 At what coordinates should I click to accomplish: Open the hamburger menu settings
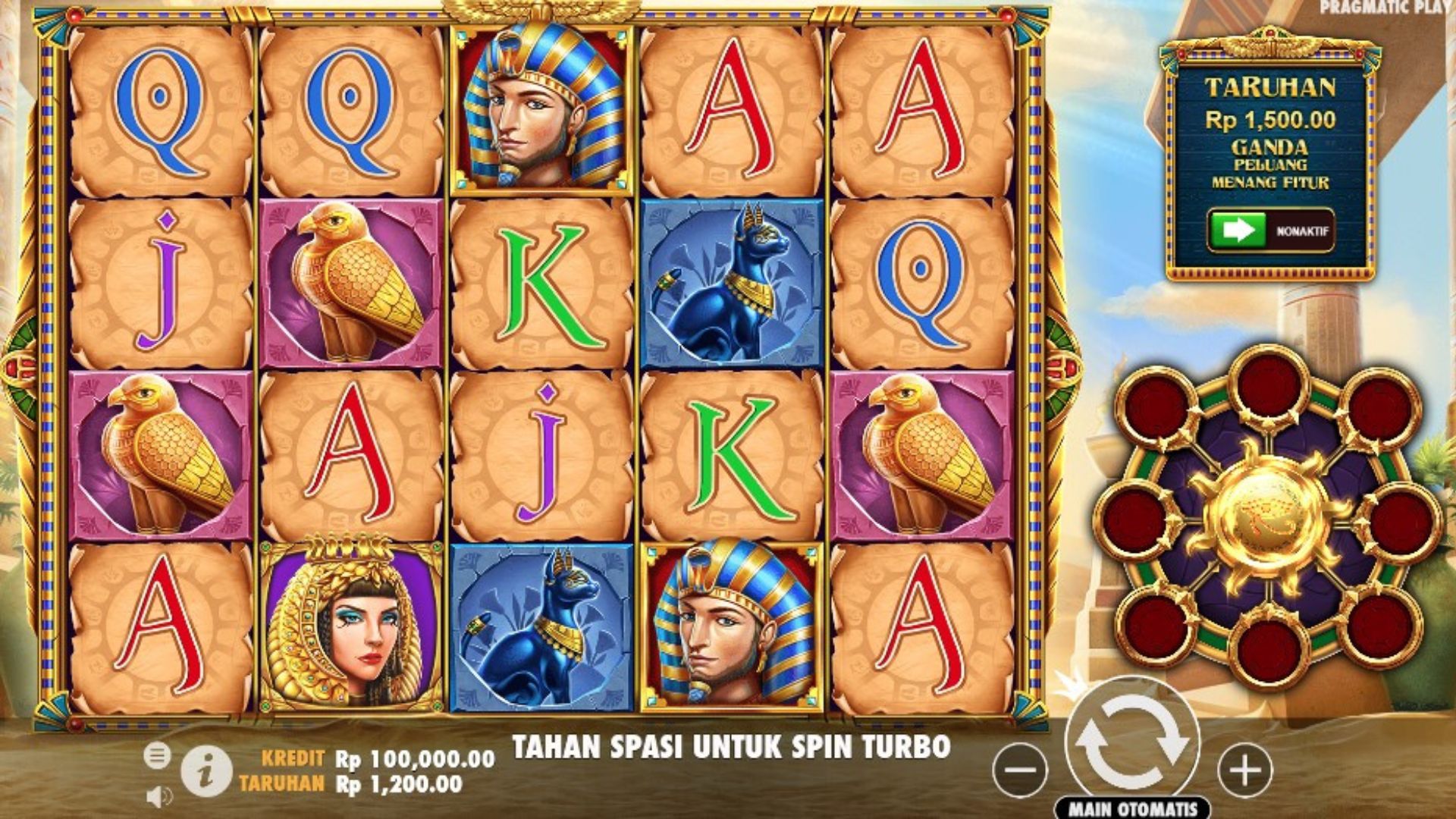click(x=157, y=755)
